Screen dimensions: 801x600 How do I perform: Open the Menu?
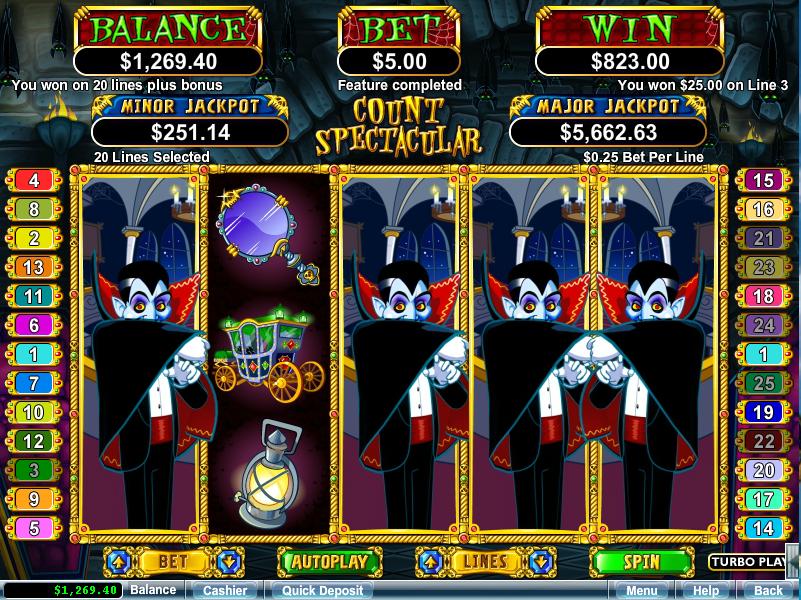(x=641, y=590)
